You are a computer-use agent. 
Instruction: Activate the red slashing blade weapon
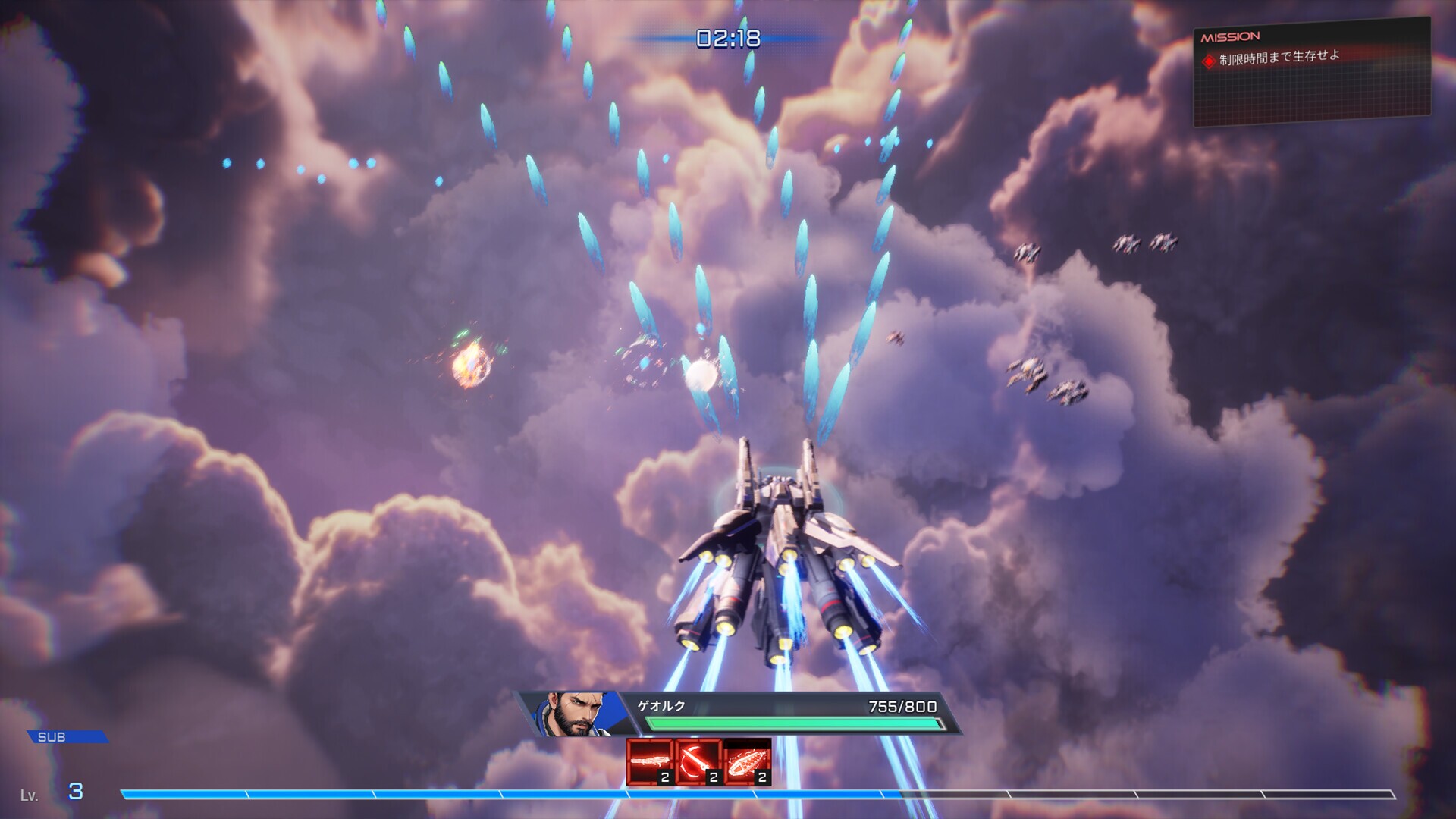[x=698, y=761]
